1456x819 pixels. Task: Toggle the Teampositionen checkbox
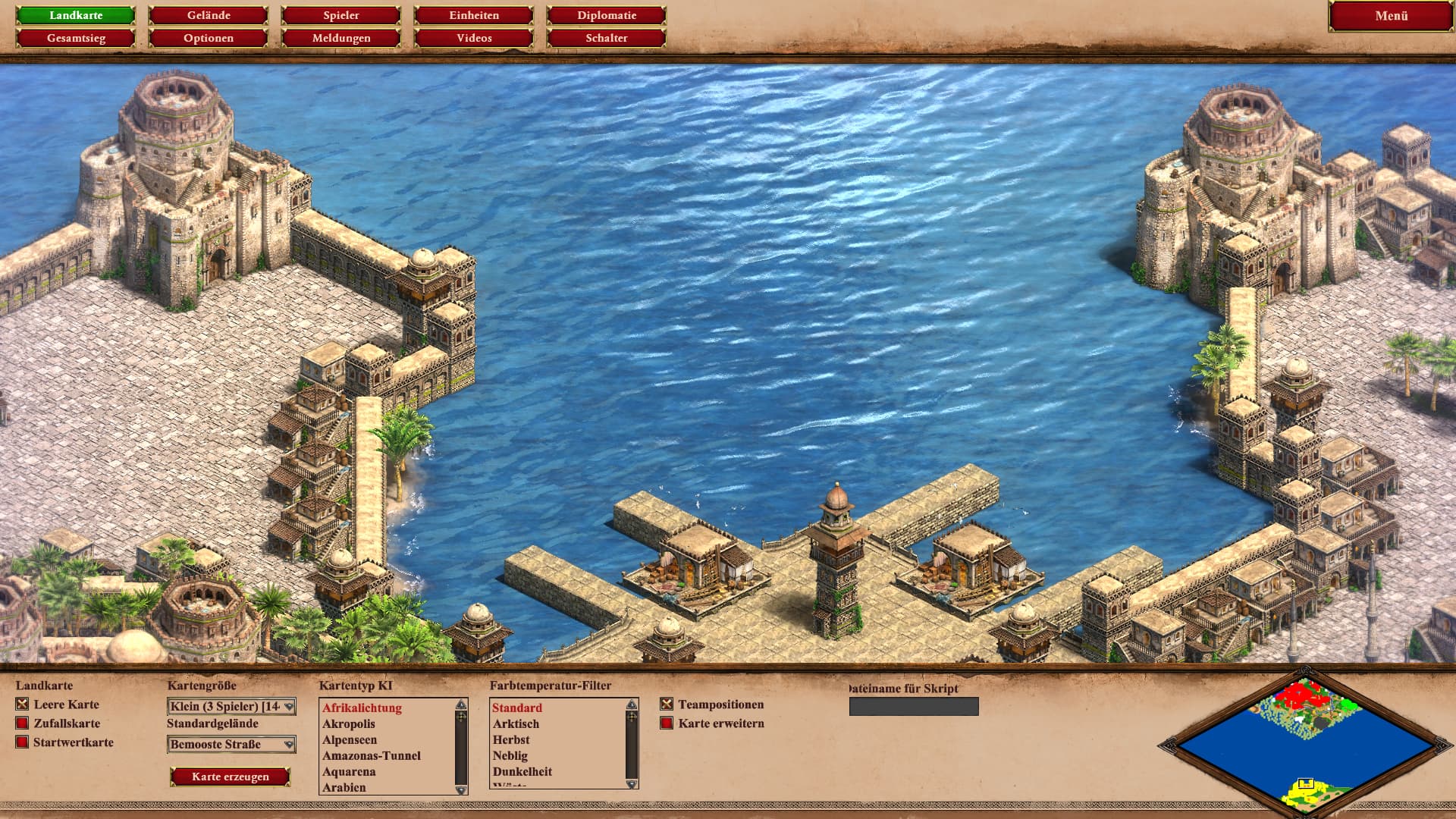point(667,704)
